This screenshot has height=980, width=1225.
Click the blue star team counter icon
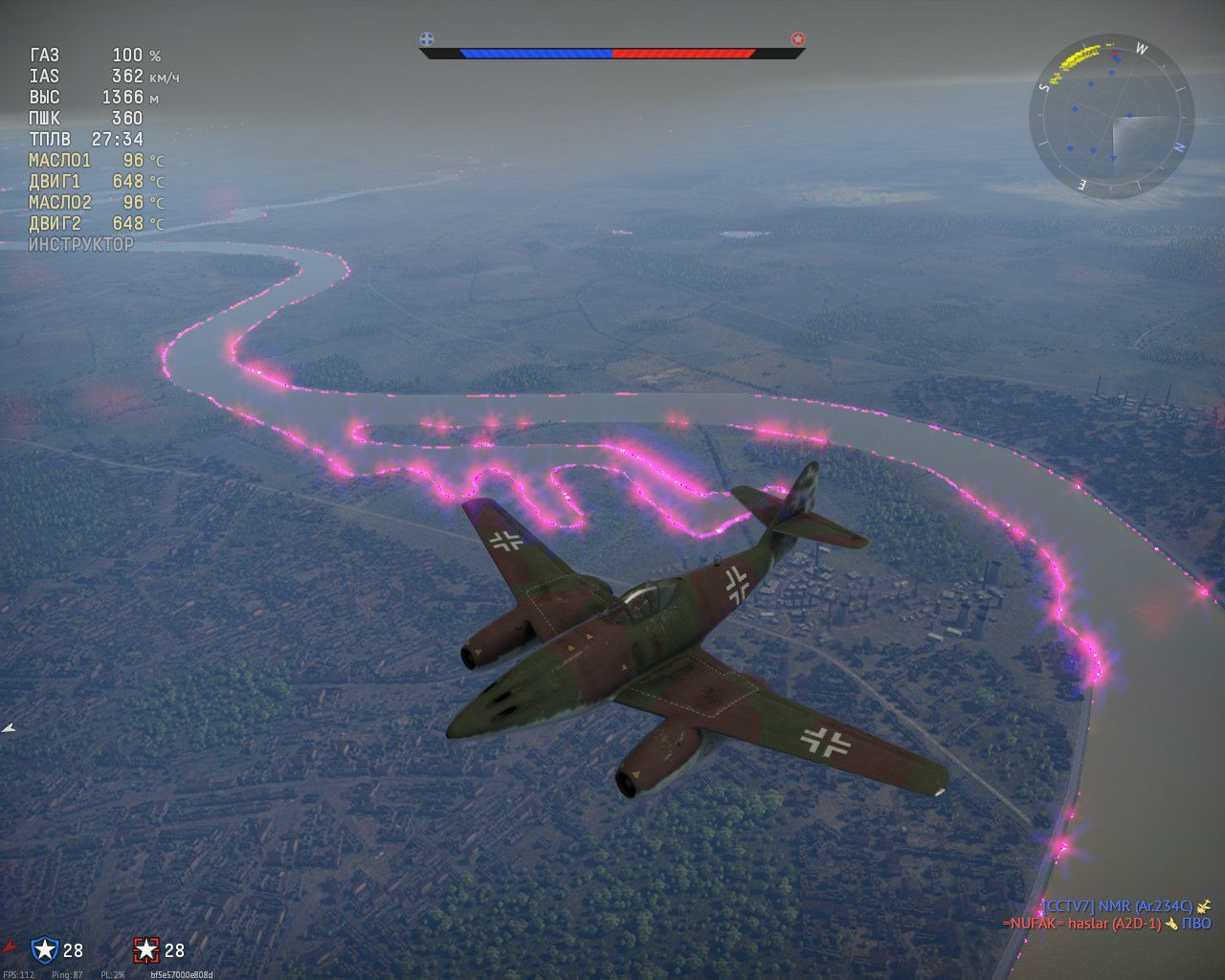pos(44,949)
